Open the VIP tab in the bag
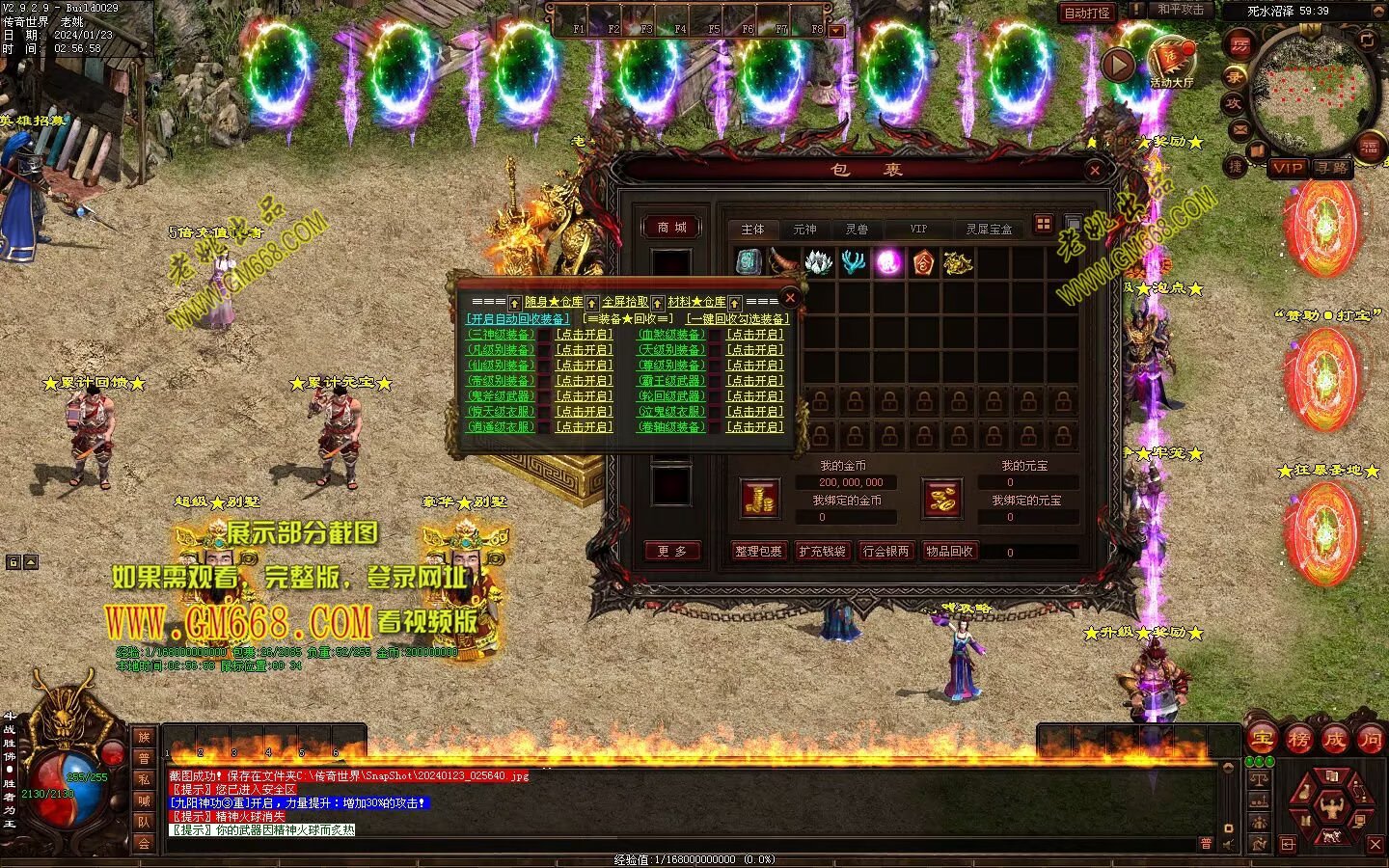 point(918,230)
